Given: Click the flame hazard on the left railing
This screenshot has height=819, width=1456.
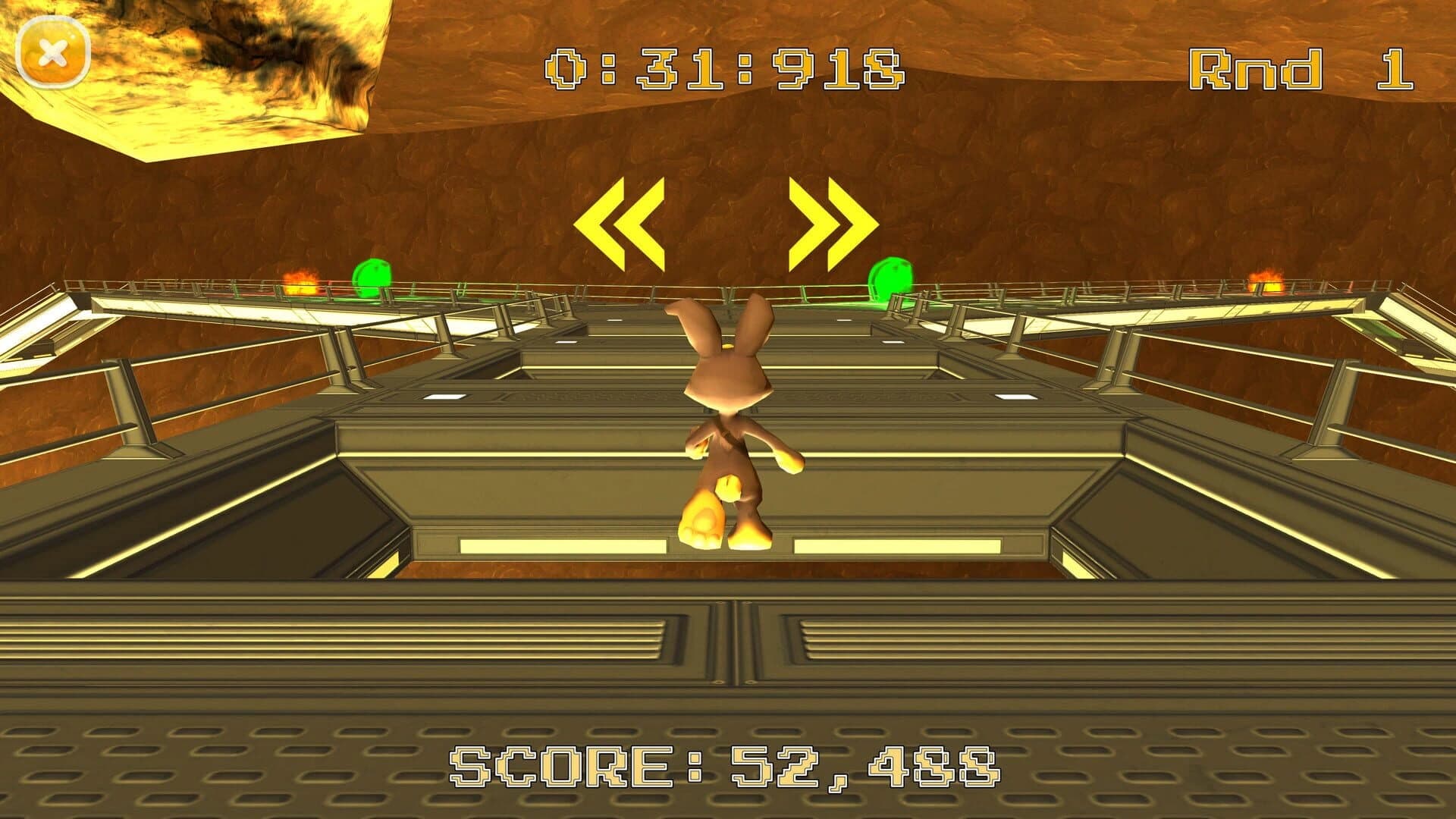Looking at the screenshot, I should coord(300,283).
